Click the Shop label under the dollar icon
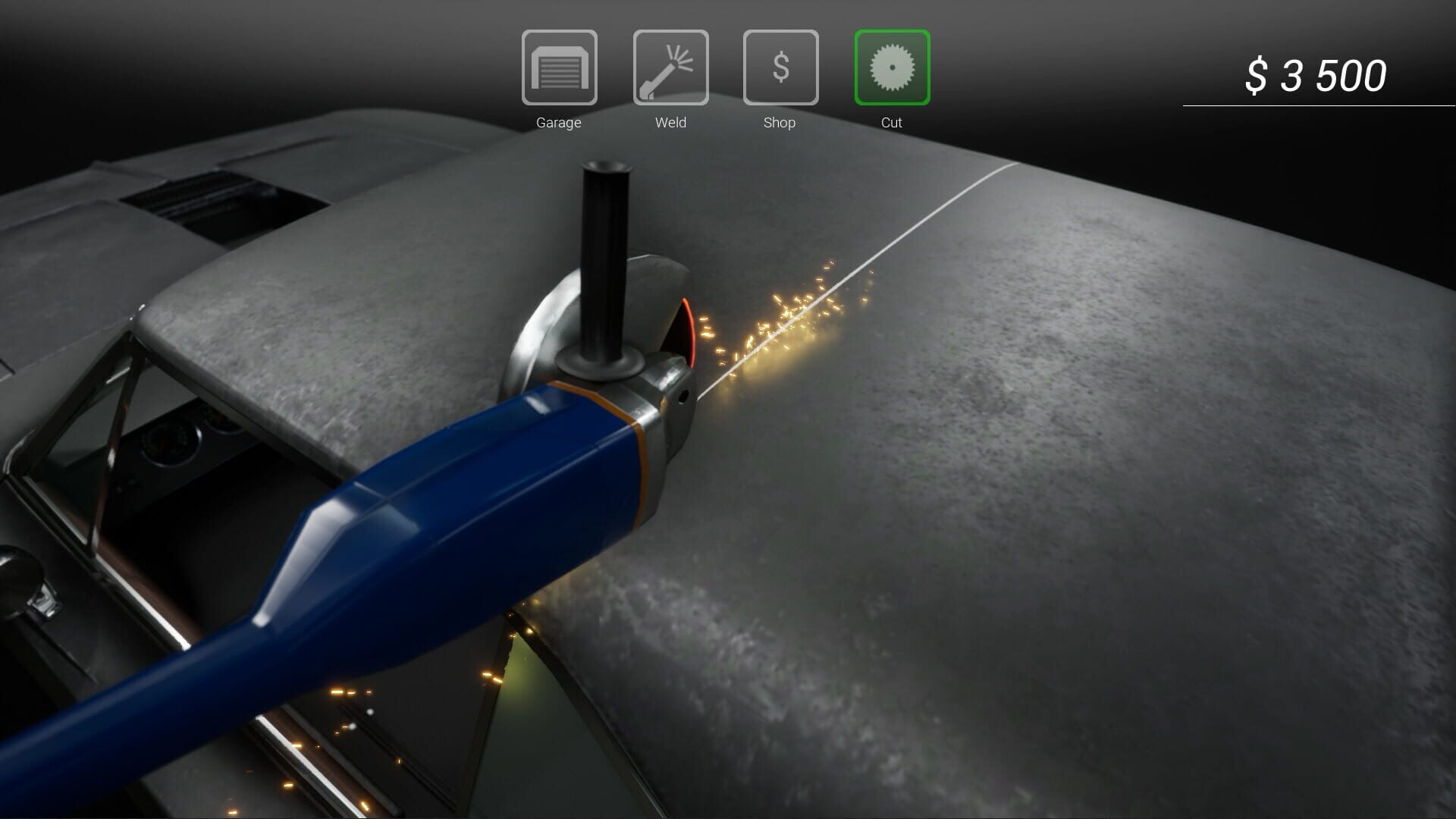This screenshot has height=819, width=1456. click(780, 123)
